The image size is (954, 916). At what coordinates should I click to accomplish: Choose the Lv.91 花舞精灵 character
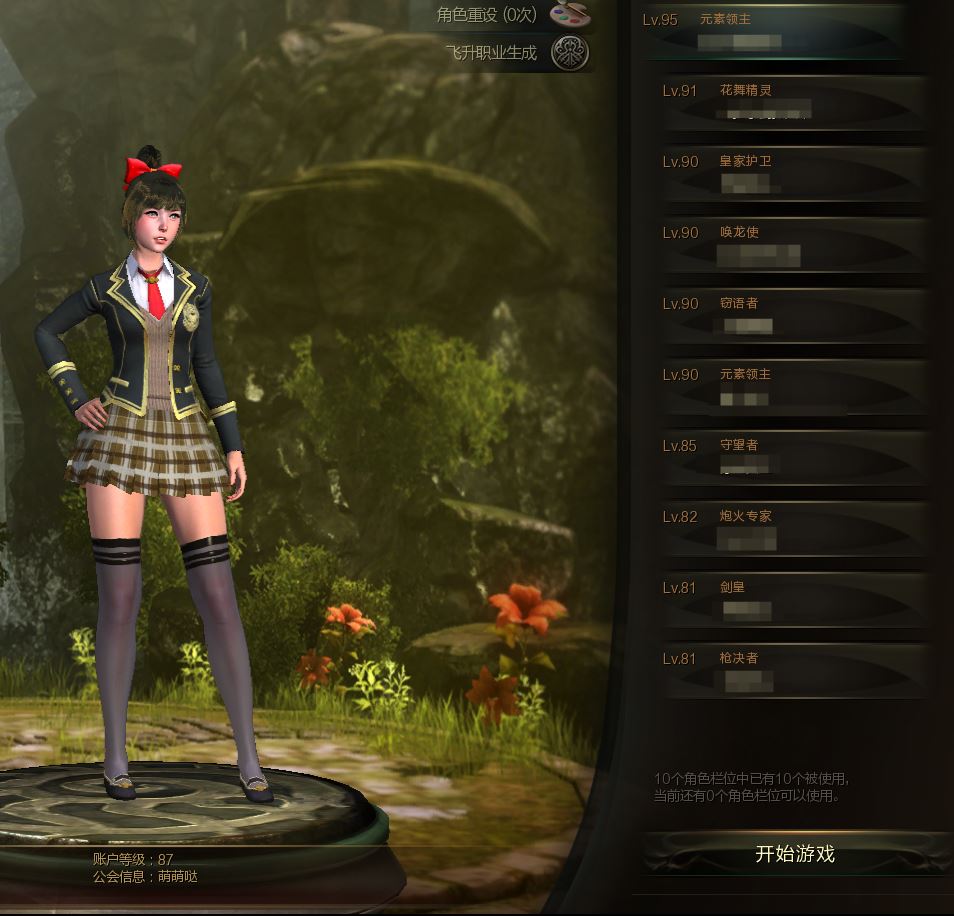click(795, 102)
